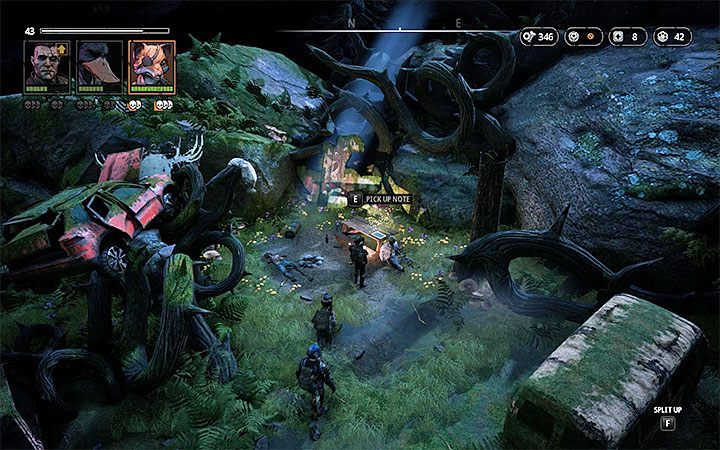The width and height of the screenshot is (720, 450).
Task: Switch to the fox character portrait
Action: (x=152, y=66)
